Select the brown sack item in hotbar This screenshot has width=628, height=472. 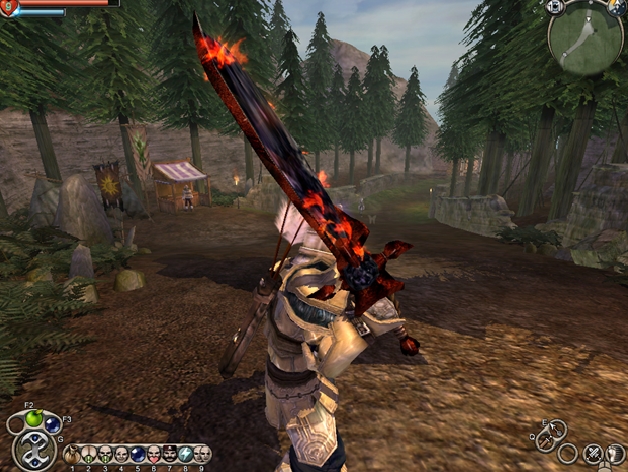[72, 455]
